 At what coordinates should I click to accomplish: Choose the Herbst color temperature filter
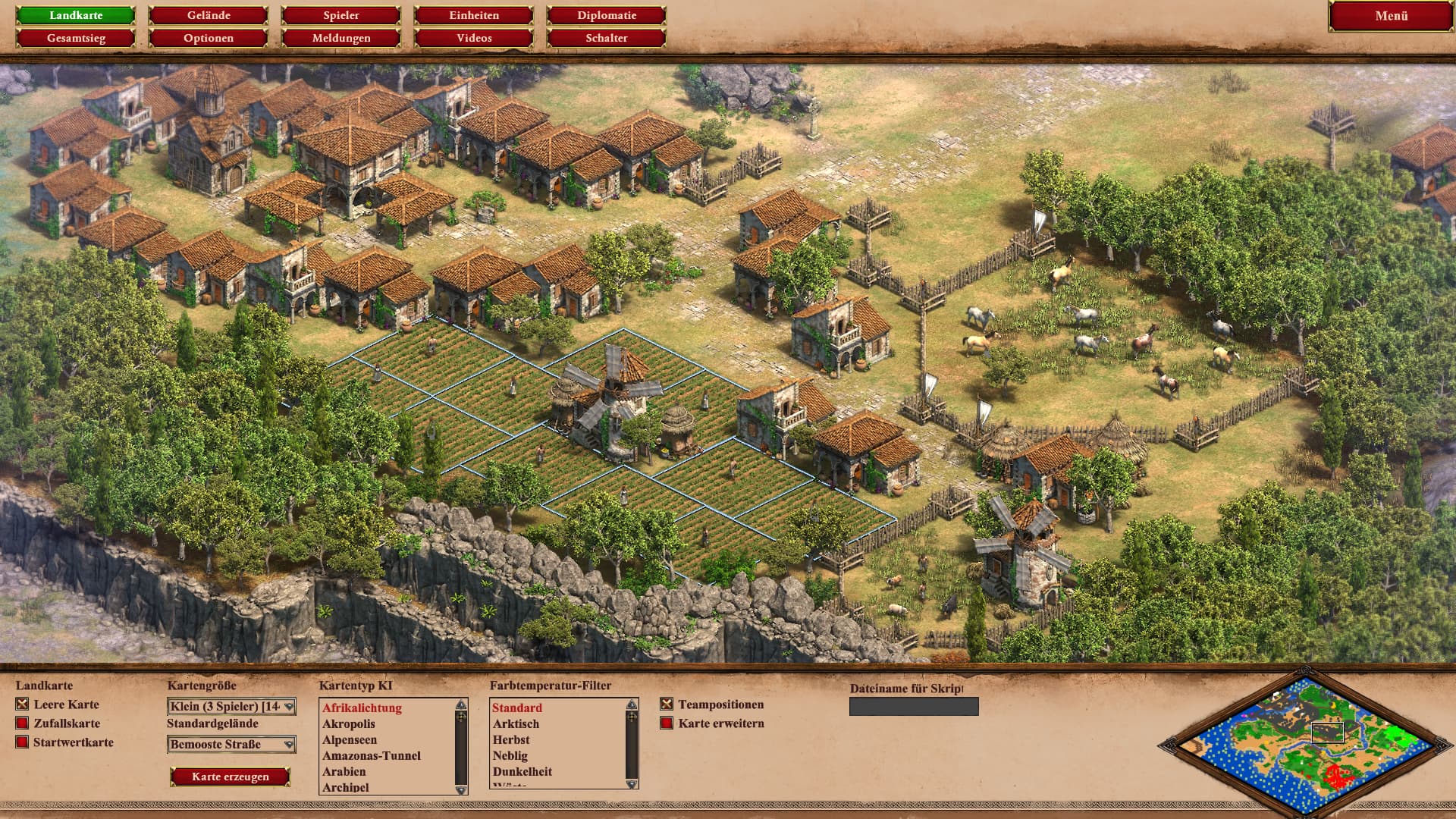511,739
